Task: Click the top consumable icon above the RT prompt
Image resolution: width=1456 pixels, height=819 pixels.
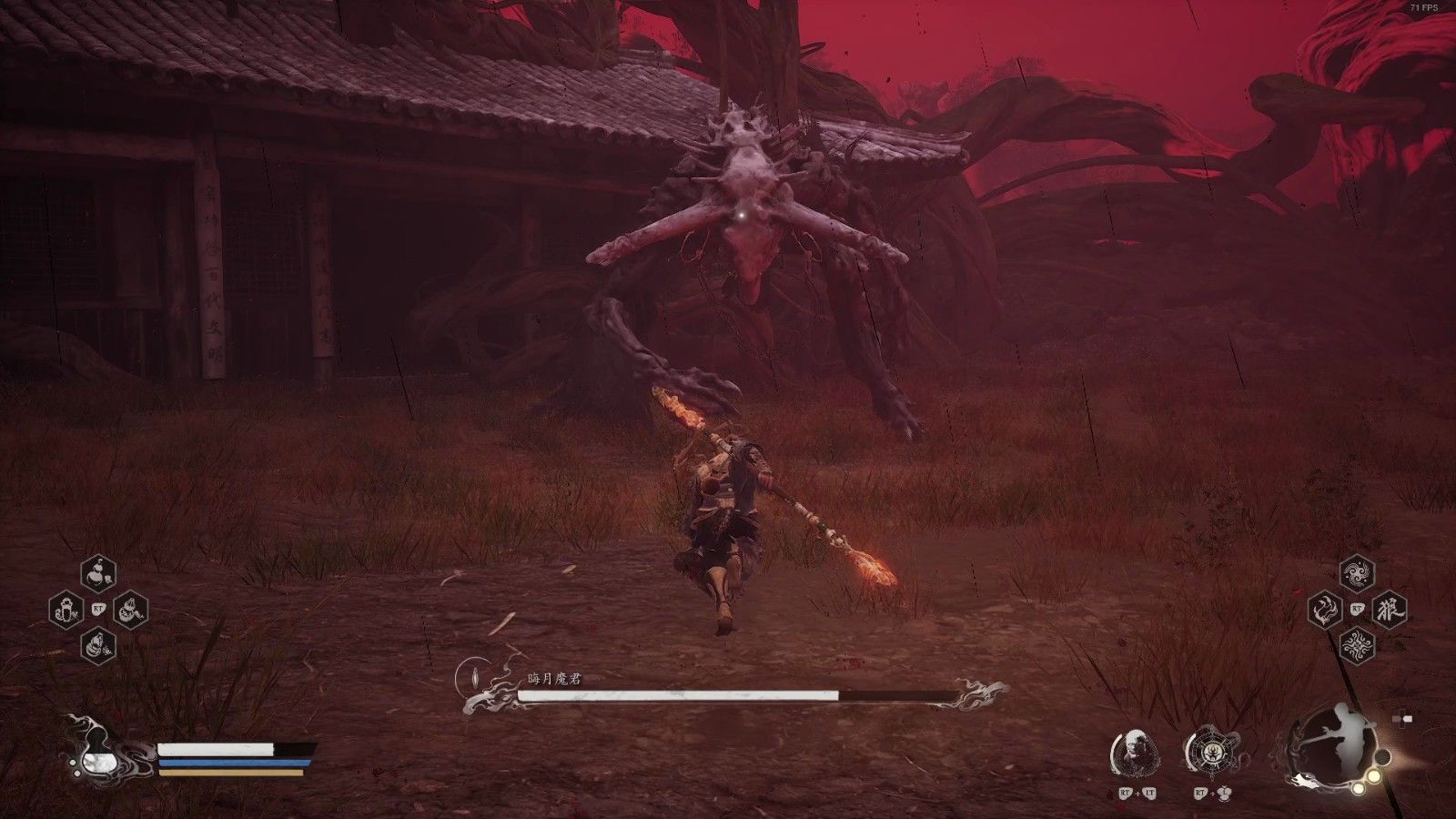Action: click(98, 571)
